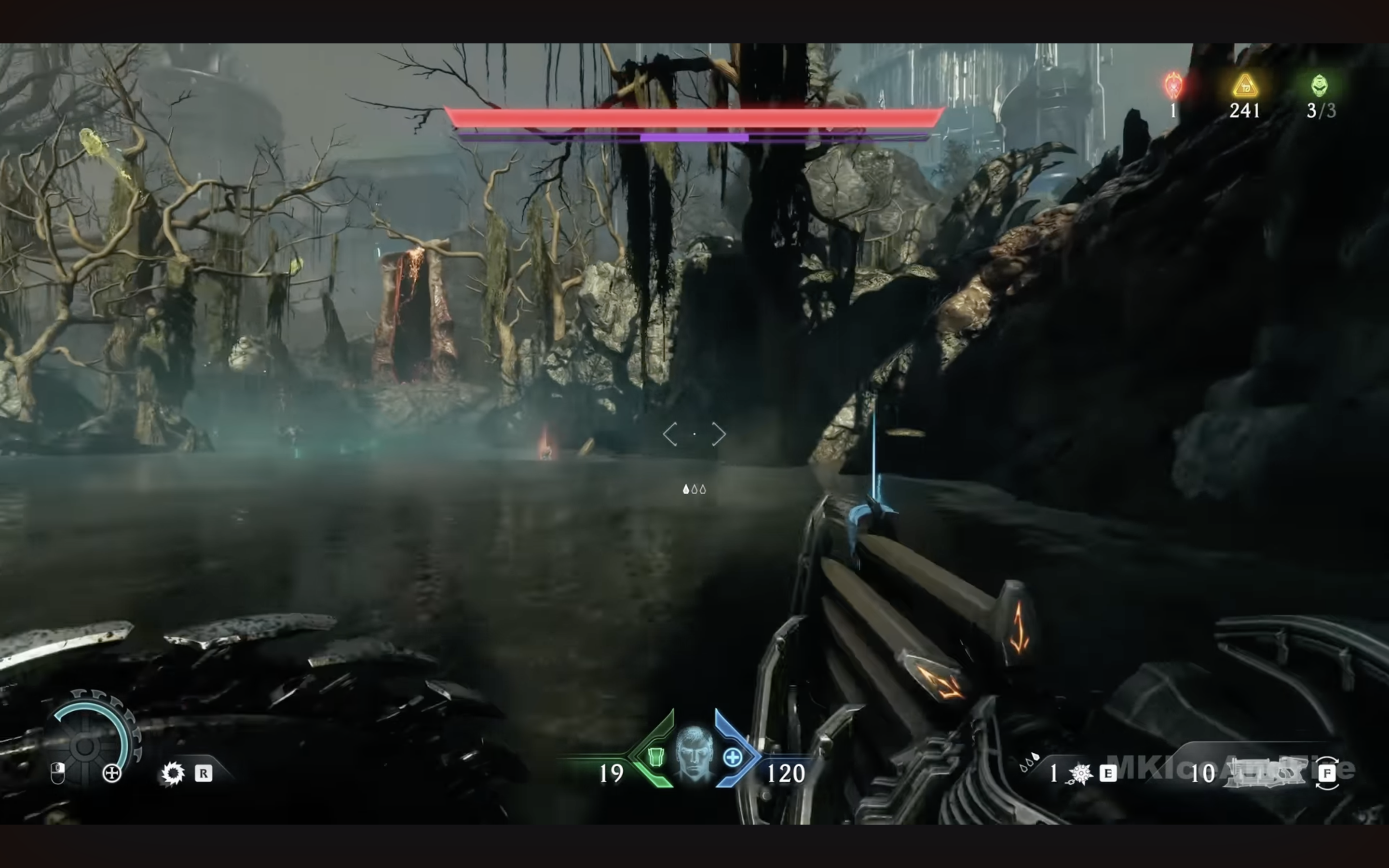
Task: Click the cross-shaped shield throw icon
Action: (111, 774)
